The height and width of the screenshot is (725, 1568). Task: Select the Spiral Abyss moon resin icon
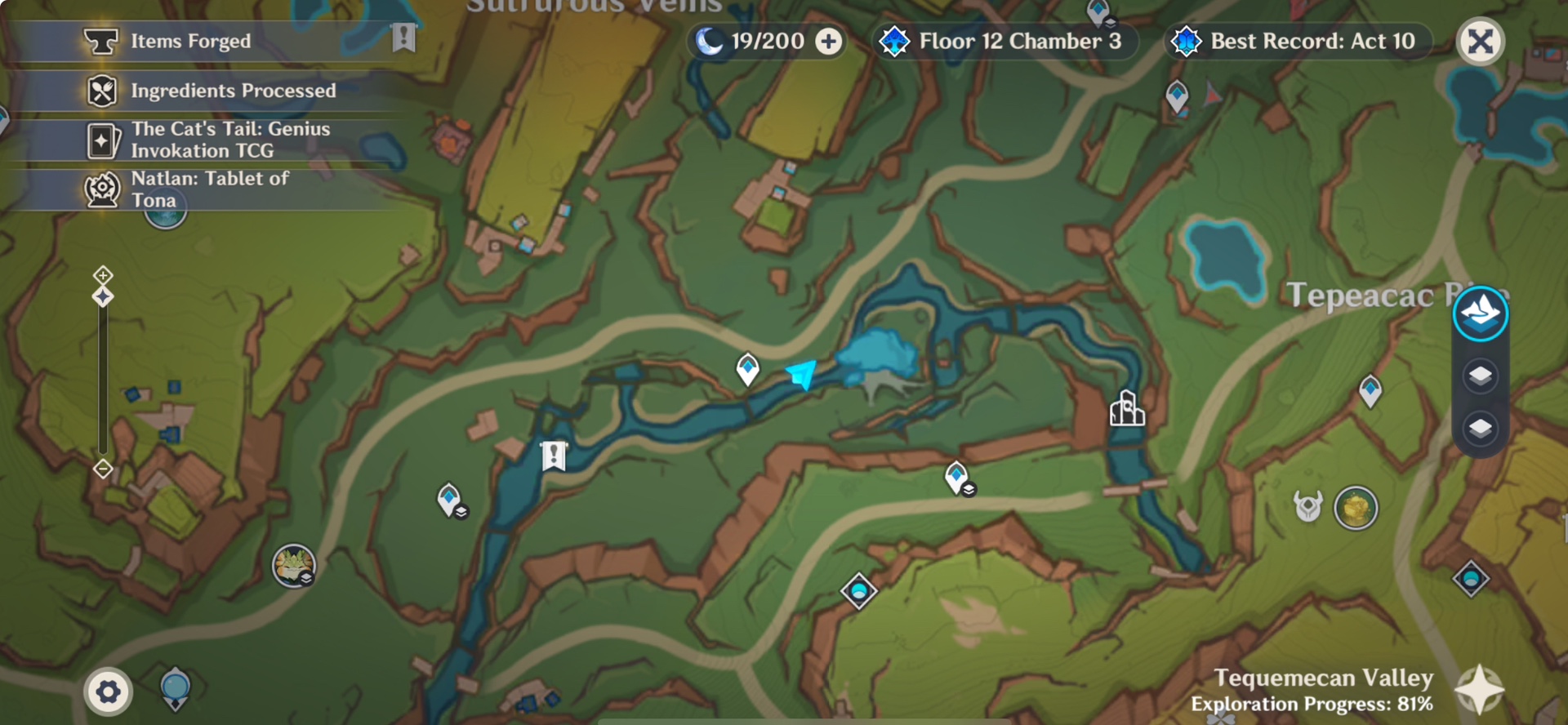(710, 41)
